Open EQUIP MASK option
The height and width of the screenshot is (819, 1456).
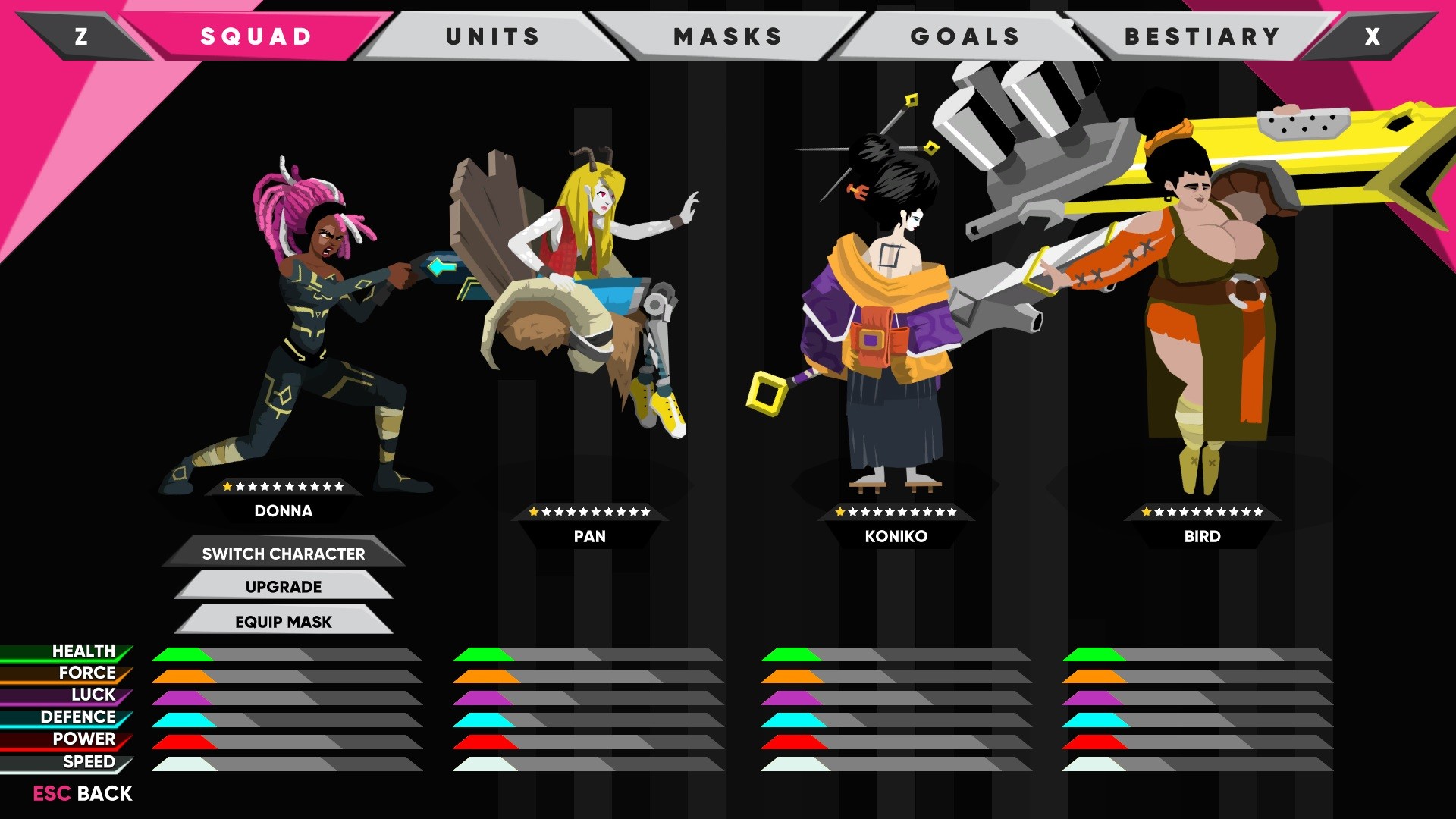tap(283, 621)
